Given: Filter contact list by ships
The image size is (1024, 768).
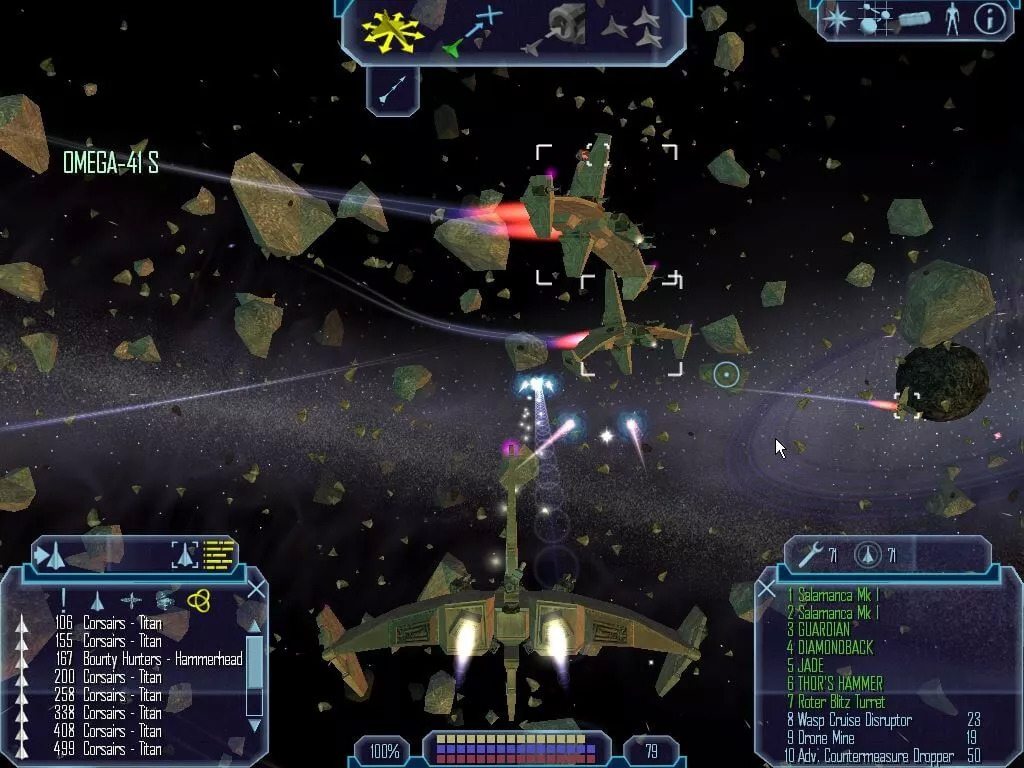Looking at the screenshot, I should pyautogui.click(x=97, y=600).
